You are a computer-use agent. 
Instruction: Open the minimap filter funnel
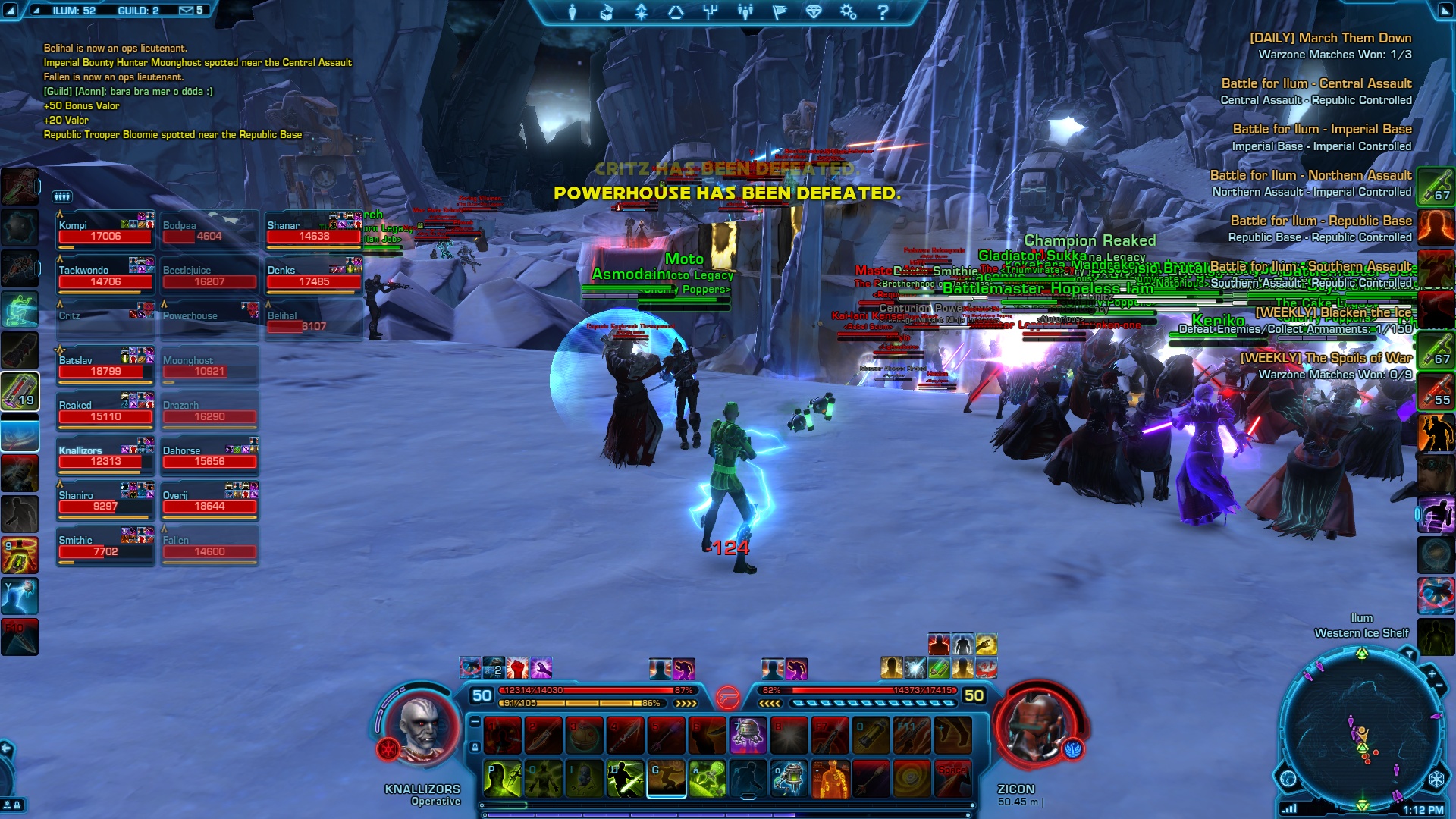1408,654
